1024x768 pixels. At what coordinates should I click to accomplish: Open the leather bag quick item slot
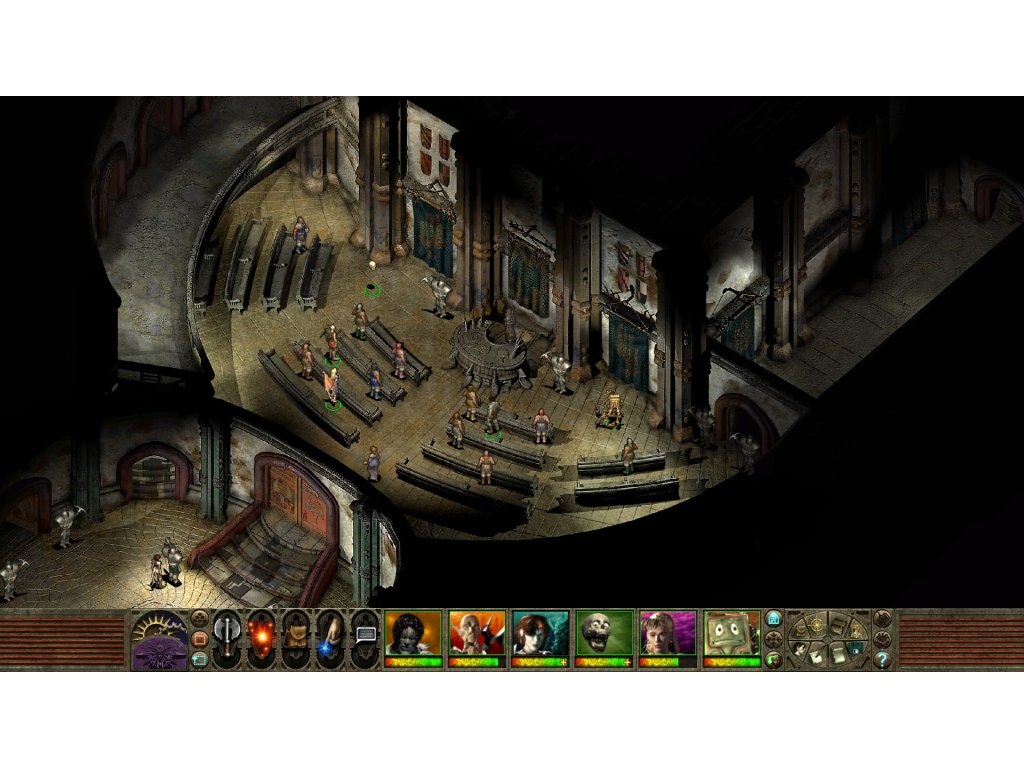[x=295, y=638]
